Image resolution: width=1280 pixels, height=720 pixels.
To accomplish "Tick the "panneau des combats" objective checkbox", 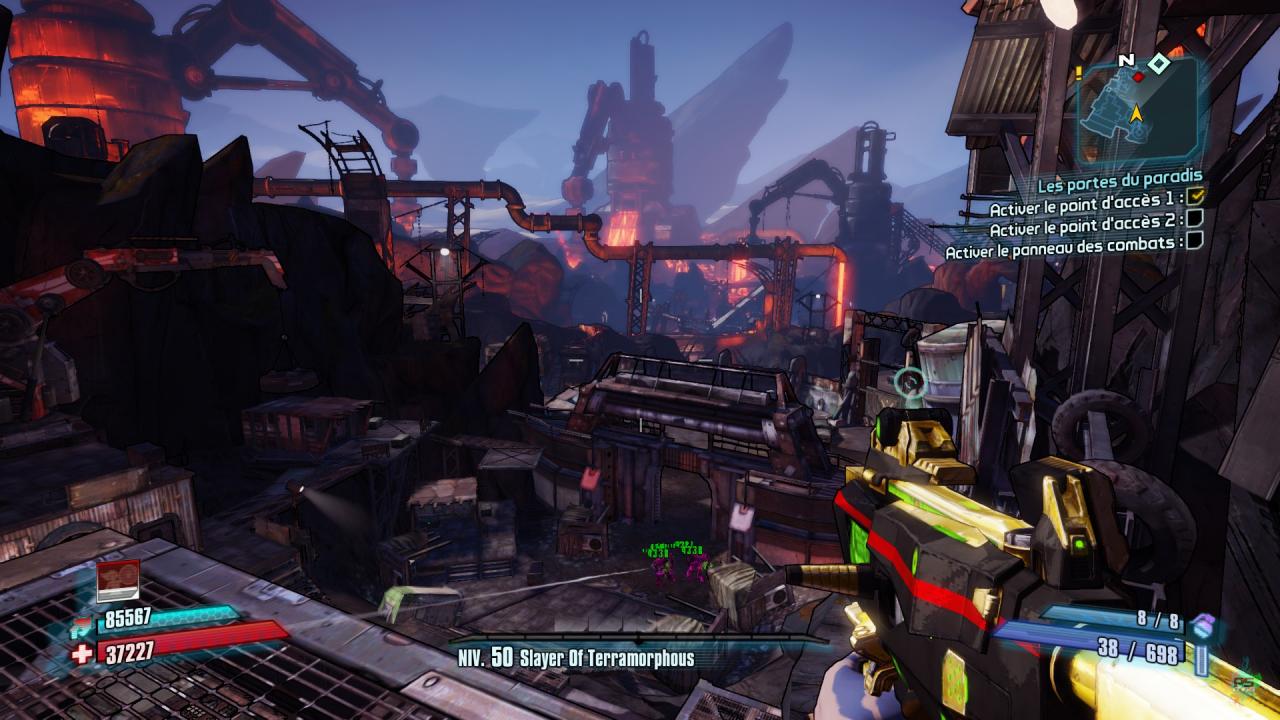I will coord(1194,241).
